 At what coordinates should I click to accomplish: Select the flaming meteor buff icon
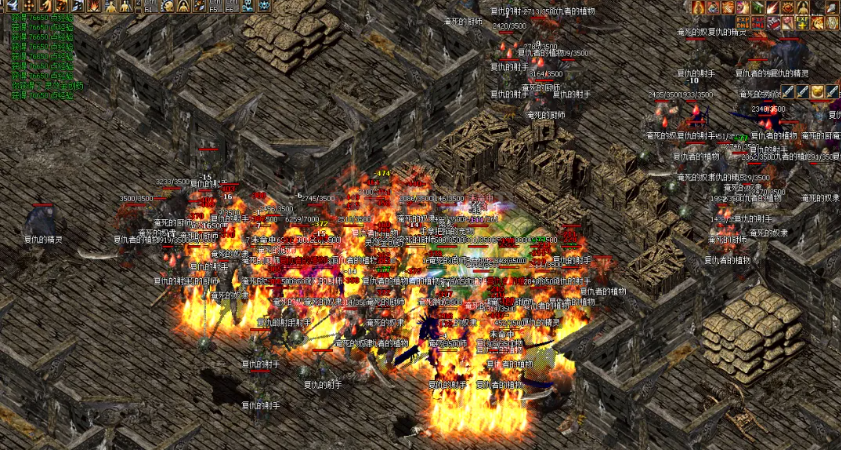point(772,7)
